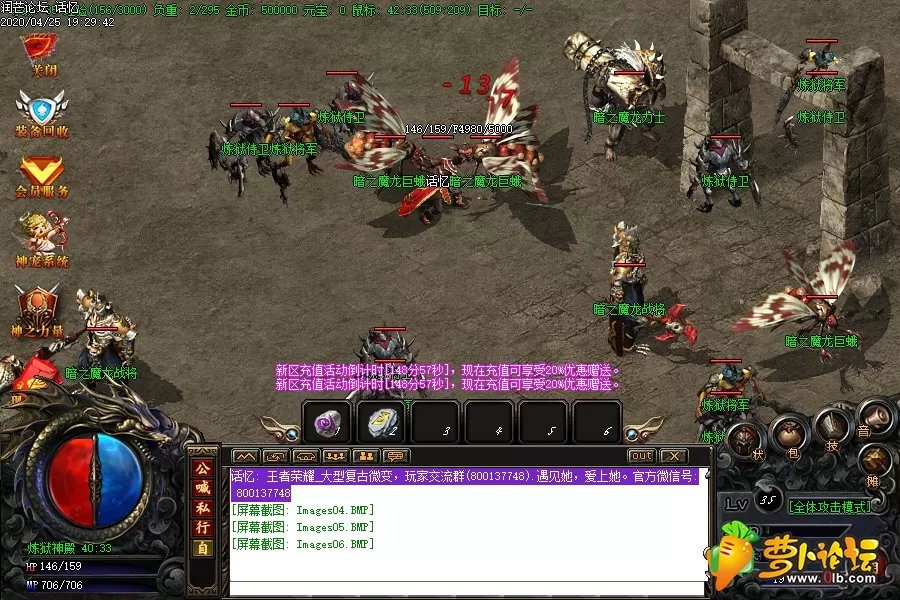Switch chat to the 喊 shout channel
Image resolution: width=900 pixels, height=600 pixels.
click(203, 487)
